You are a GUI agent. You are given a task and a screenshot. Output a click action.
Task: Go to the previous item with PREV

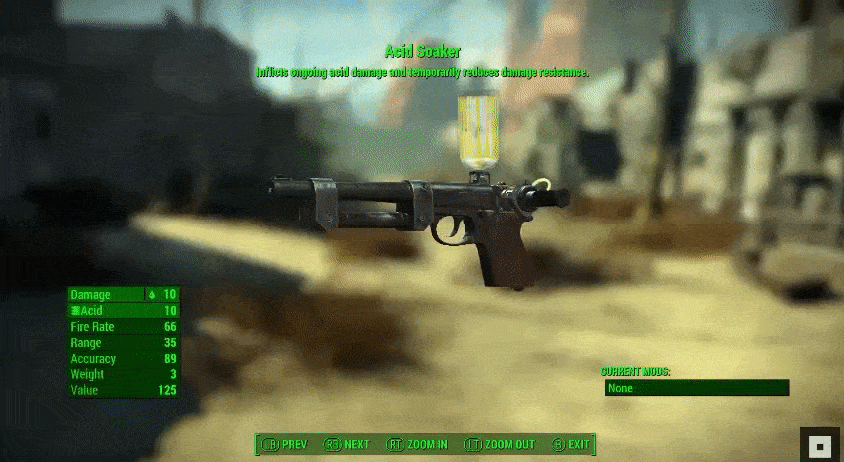click(285, 444)
